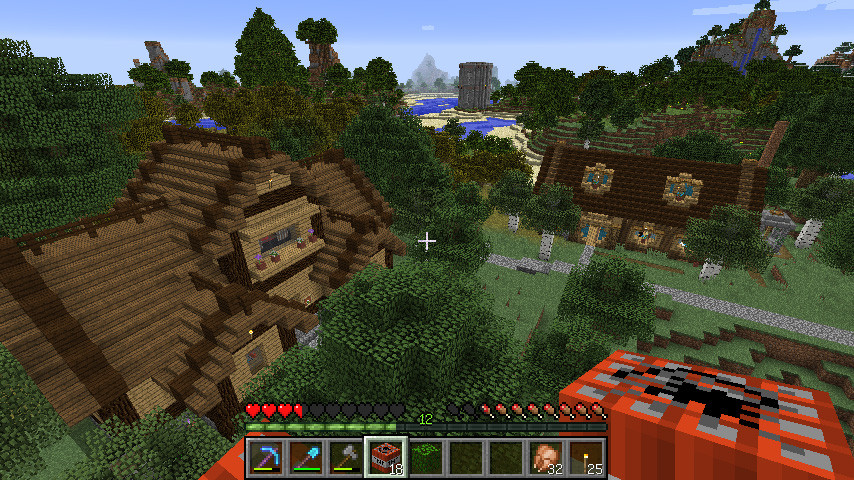Choose the iron axe in hotbar
Screen dimensions: 854x480
tap(346, 458)
